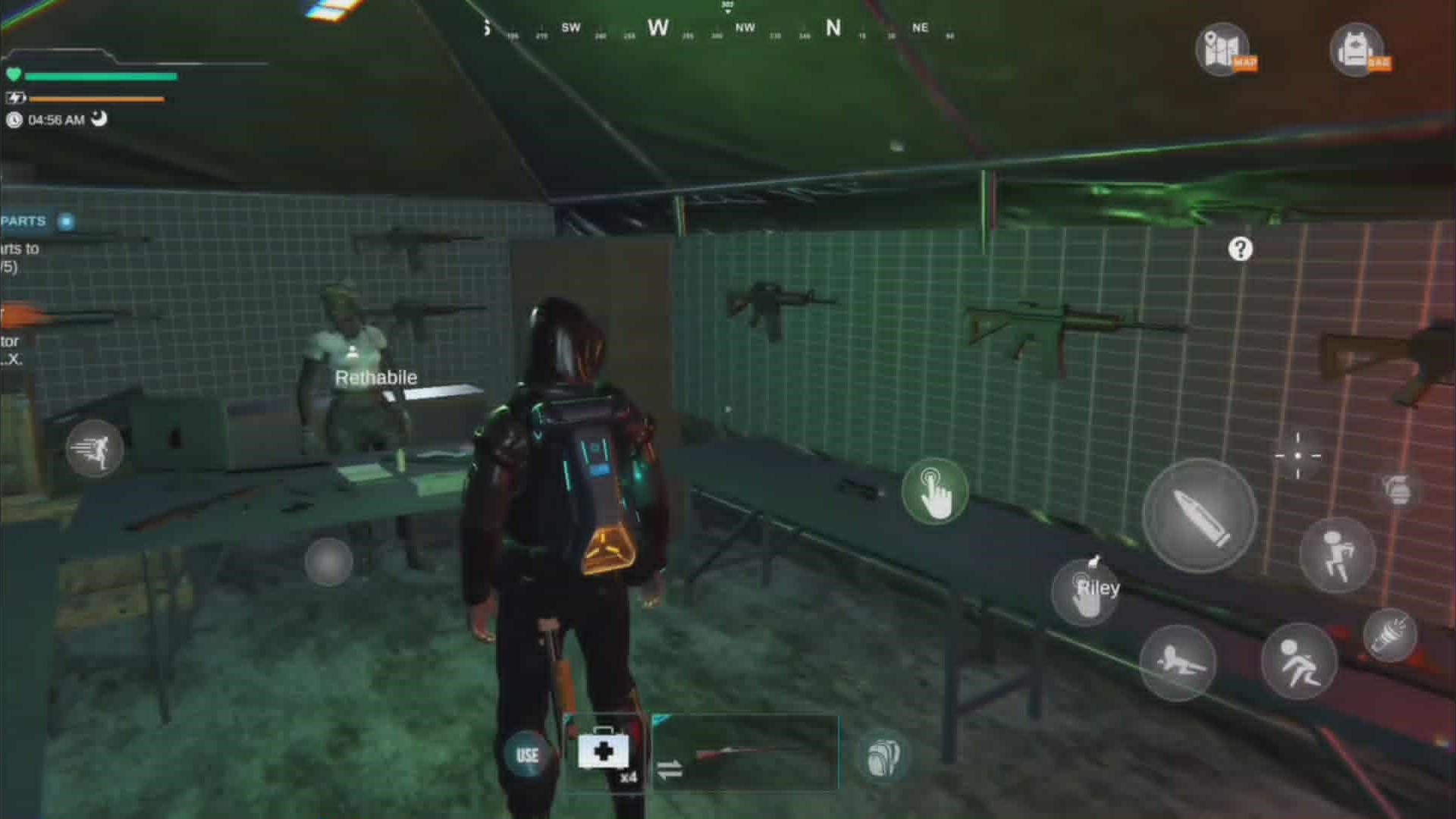Toggle the flashlight button
The image size is (1456, 819).
click(x=1390, y=635)
